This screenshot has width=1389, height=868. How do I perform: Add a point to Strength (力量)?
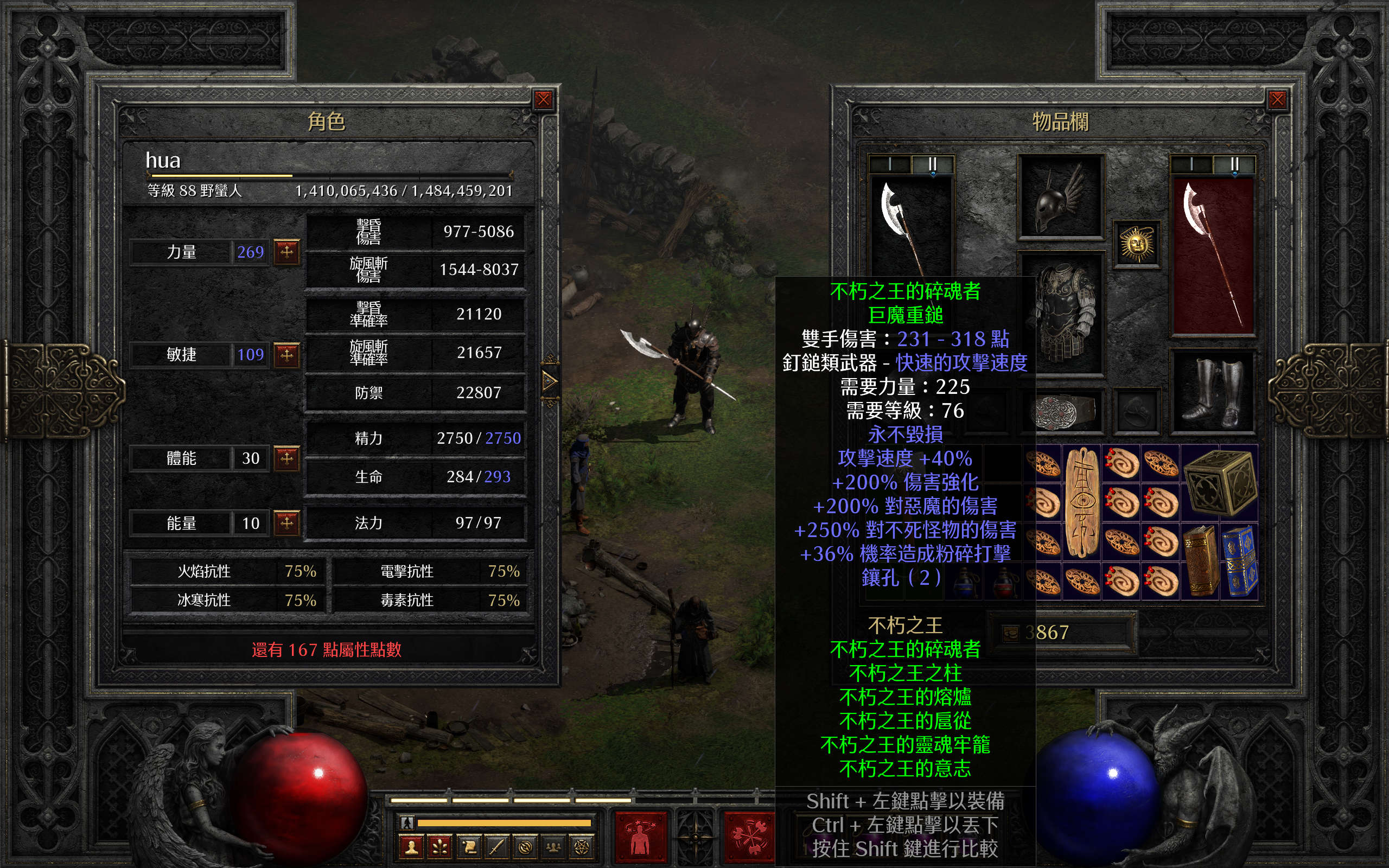click(286, 251)
